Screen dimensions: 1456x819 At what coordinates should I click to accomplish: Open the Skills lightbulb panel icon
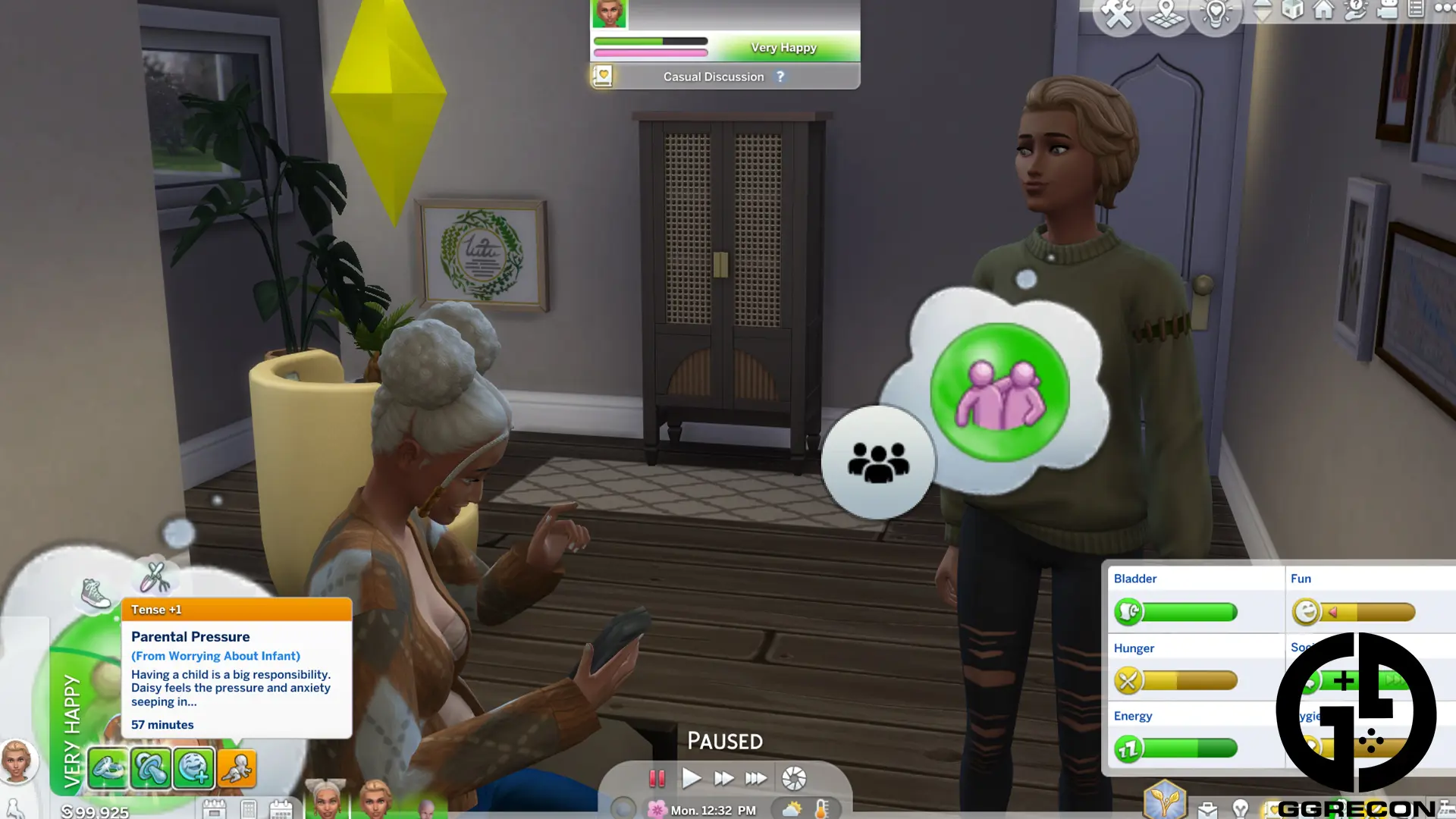pos(1241,810)
